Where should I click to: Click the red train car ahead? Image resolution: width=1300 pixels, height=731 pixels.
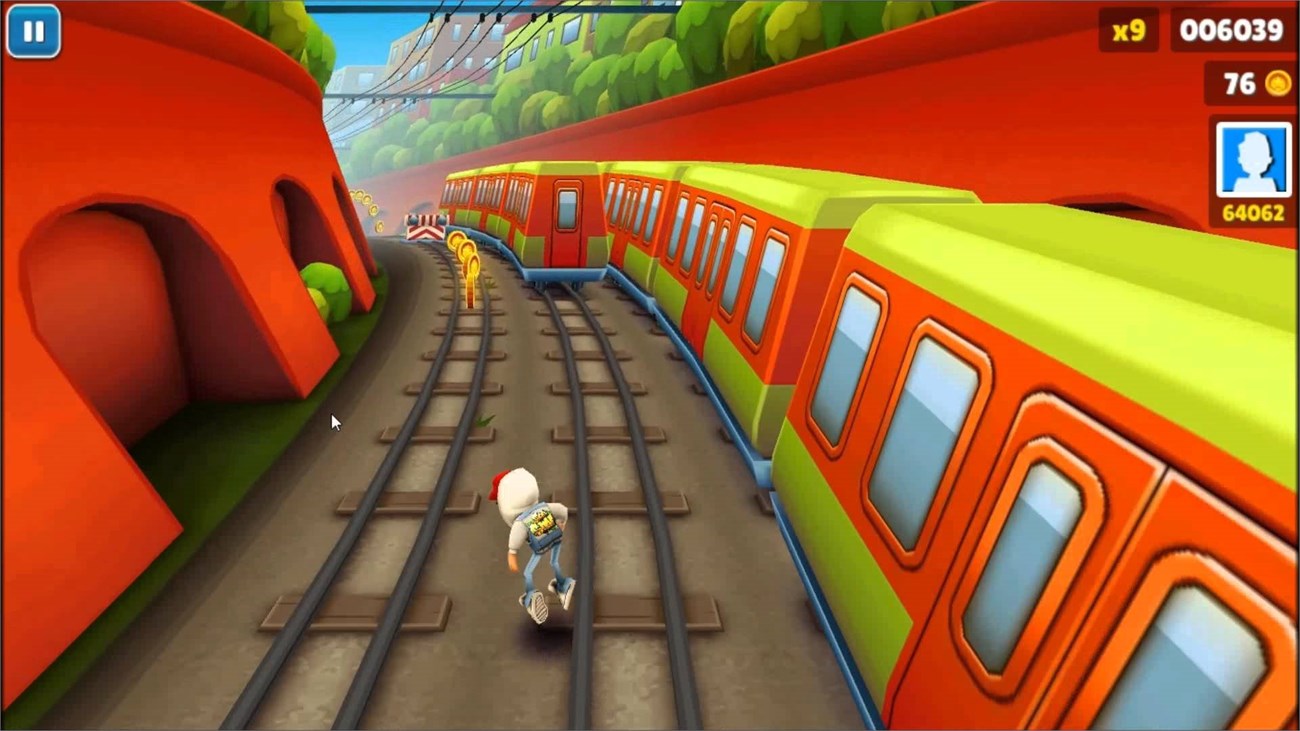[x=565, y=215]
